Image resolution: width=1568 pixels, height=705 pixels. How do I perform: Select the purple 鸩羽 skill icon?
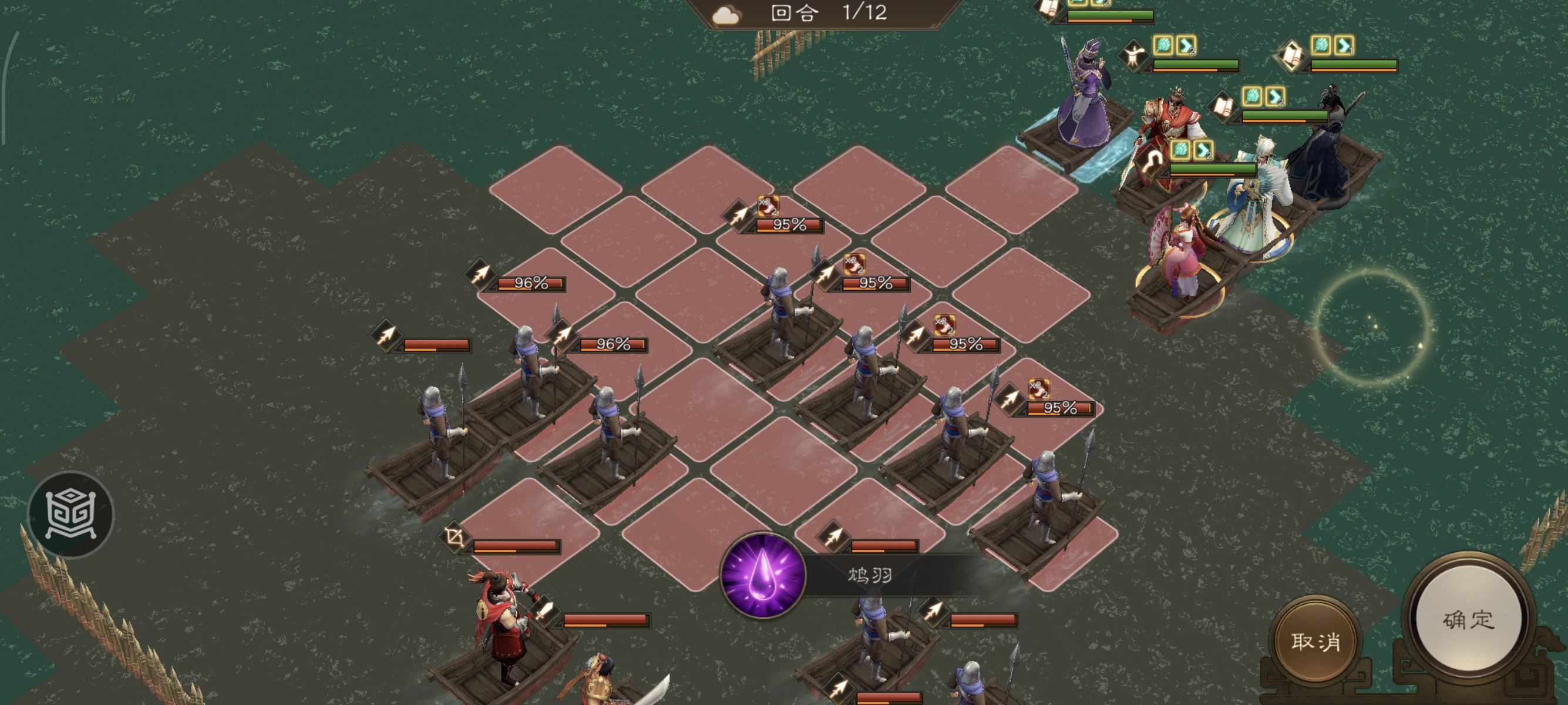coord(763,575)
